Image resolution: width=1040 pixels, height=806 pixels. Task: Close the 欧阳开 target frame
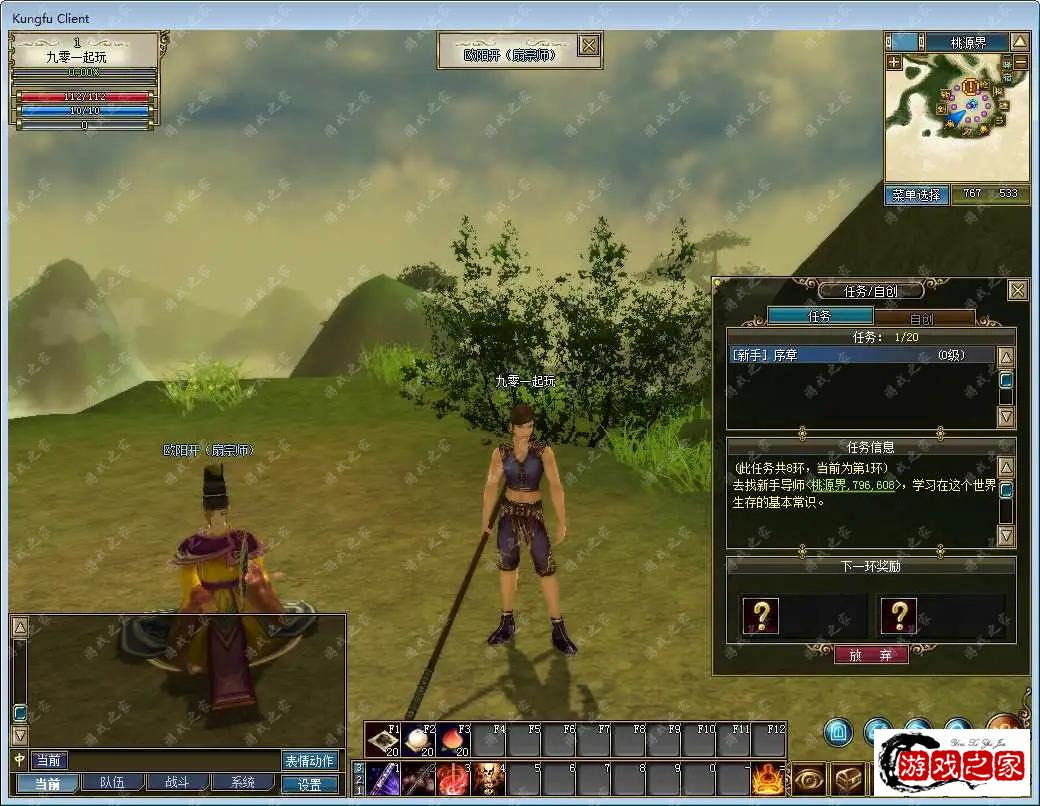coord(590,46)
